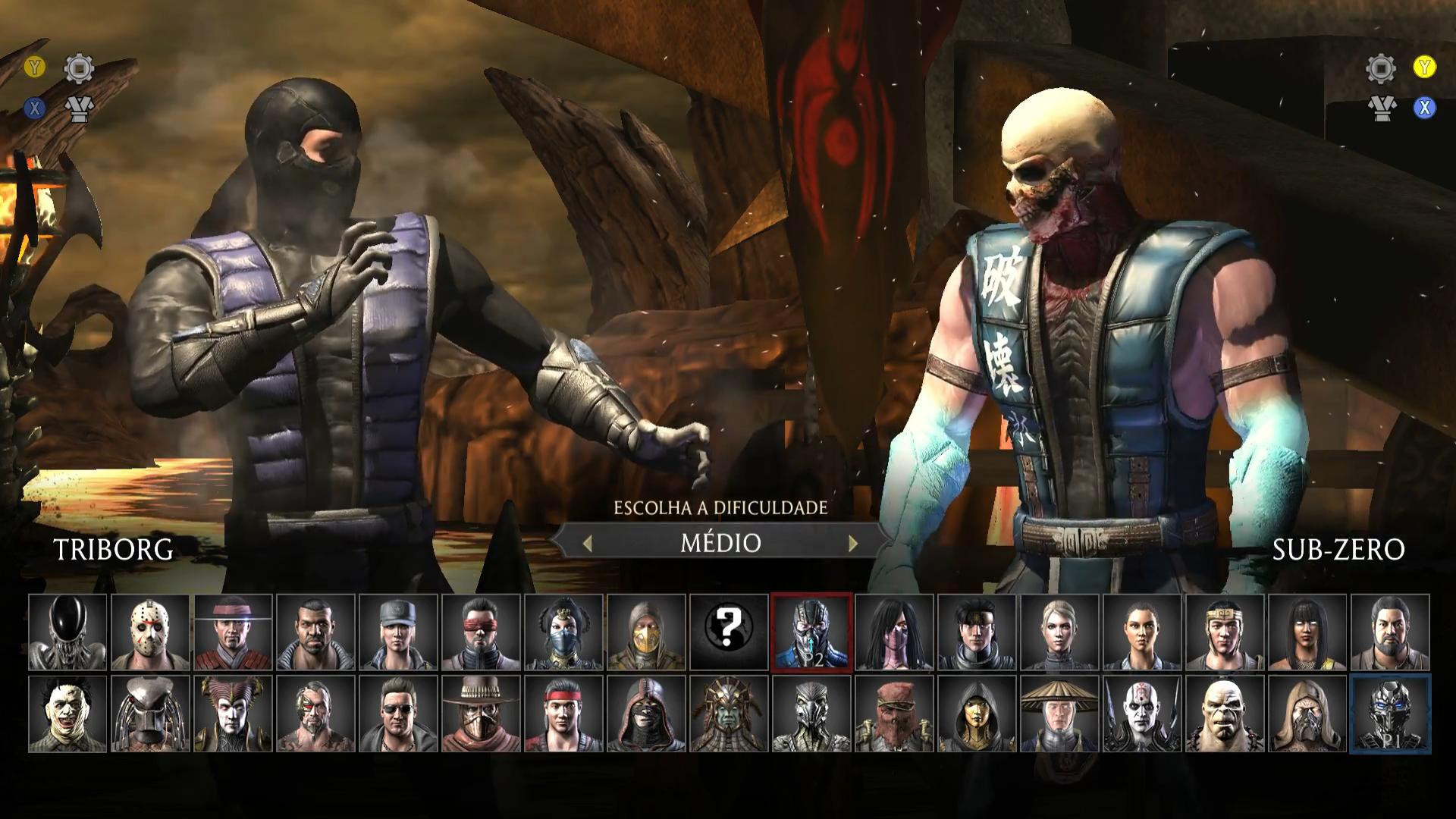The height and width of the screenshot is (819, 1456).
Task: Pick Cassie Cage, the blonde fighter
Action: click(1059, 632)
